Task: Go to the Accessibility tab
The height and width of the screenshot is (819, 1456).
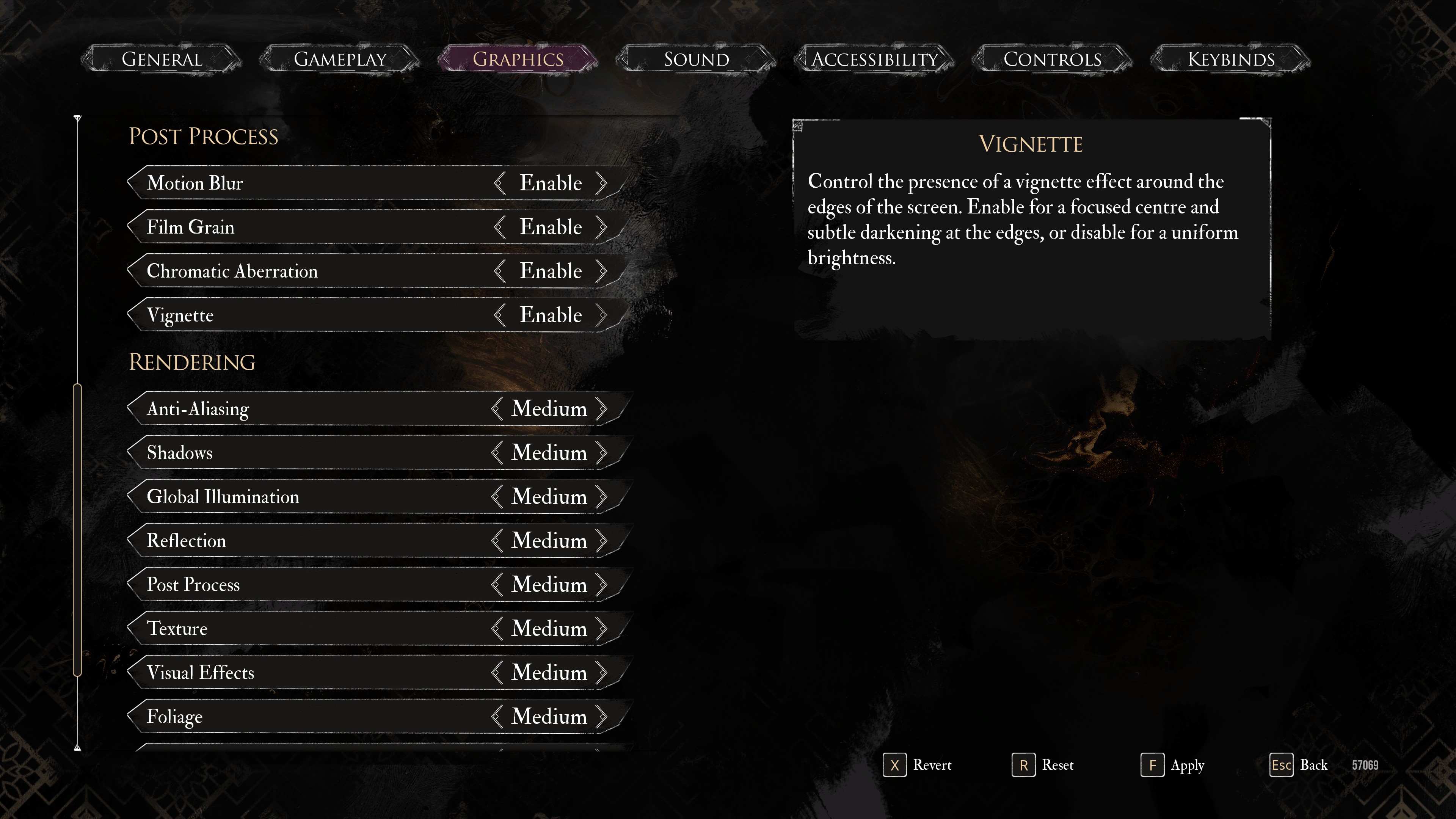Action: coord(874,60)
